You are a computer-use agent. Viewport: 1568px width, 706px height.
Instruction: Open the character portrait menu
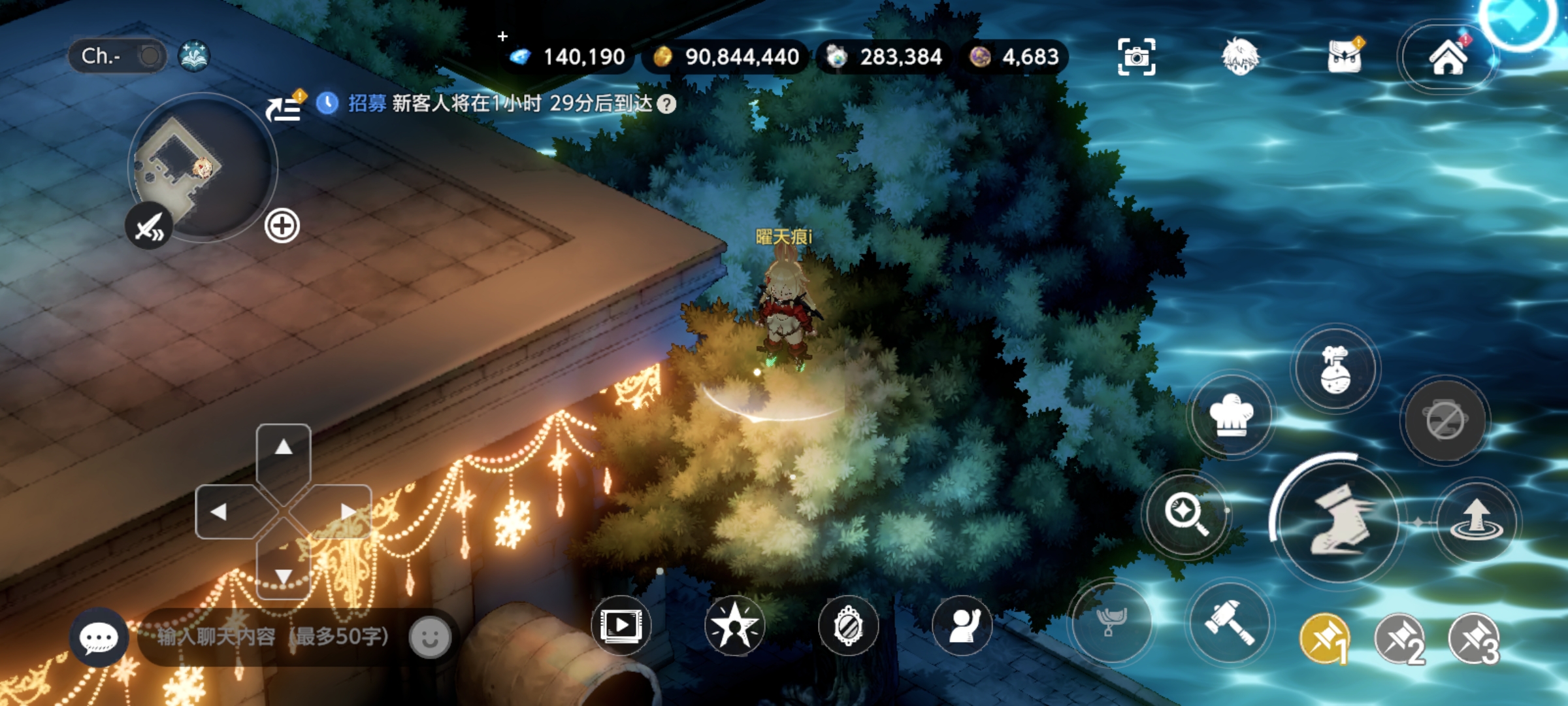click(1239, 57)
